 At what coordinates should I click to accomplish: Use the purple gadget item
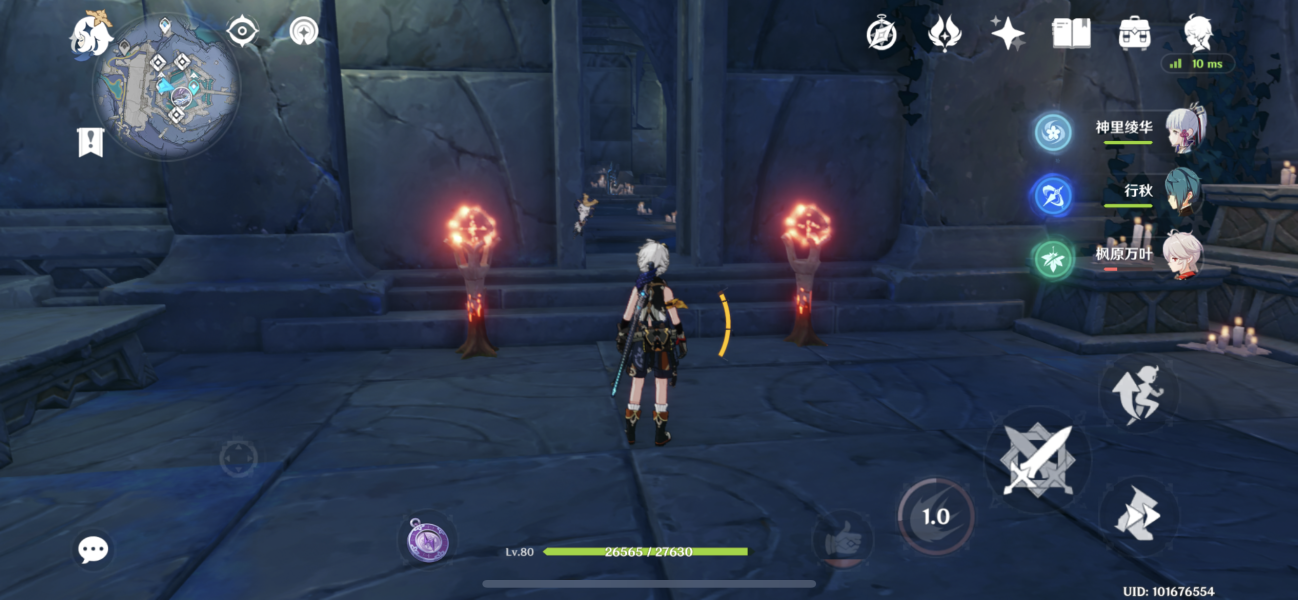pos(427,541)
